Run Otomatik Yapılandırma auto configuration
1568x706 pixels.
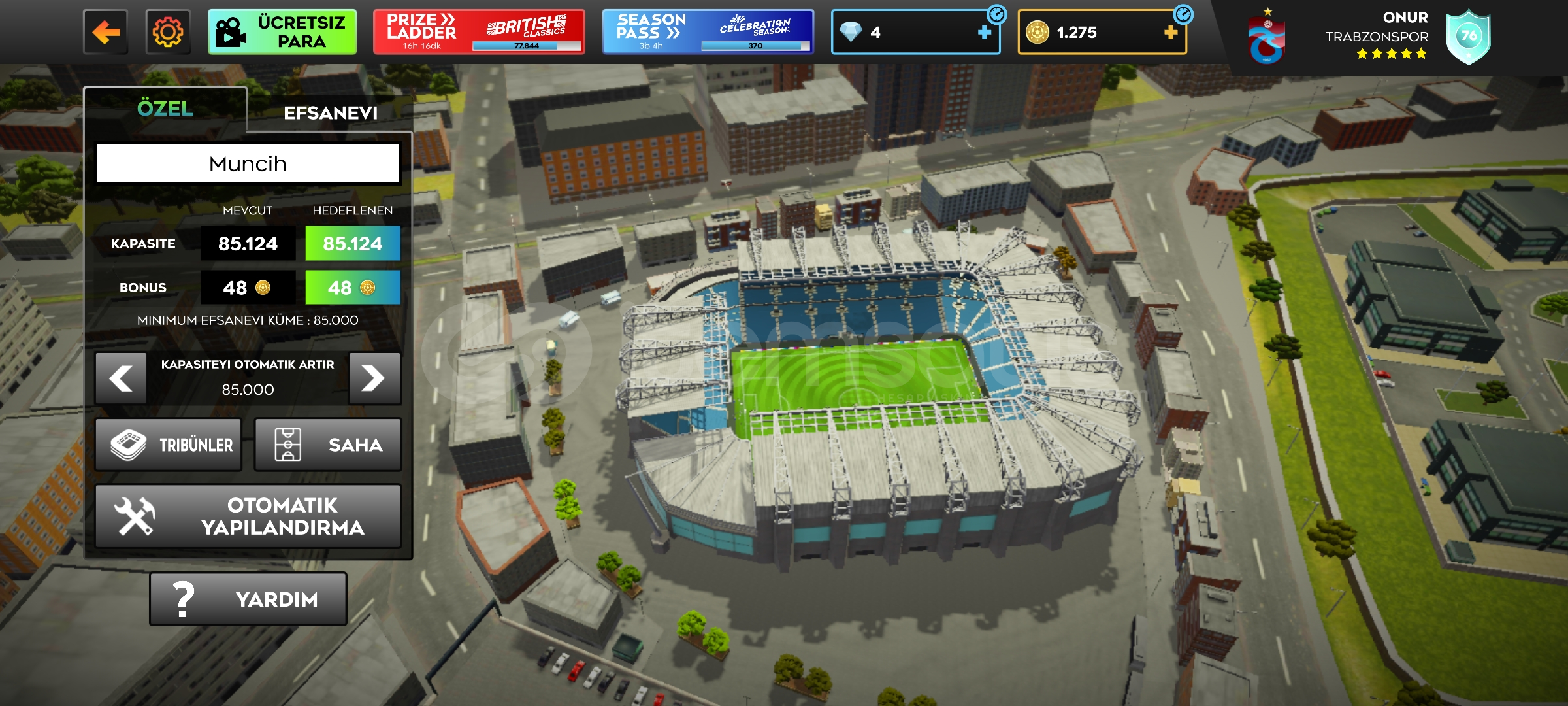248,516
